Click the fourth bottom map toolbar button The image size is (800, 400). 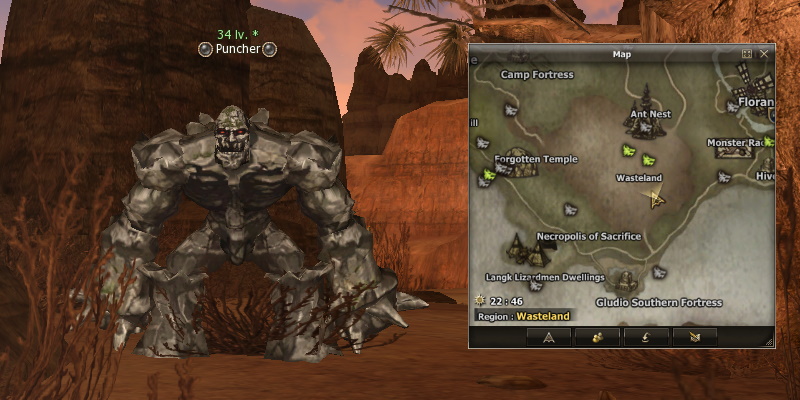tap(694, 337)
